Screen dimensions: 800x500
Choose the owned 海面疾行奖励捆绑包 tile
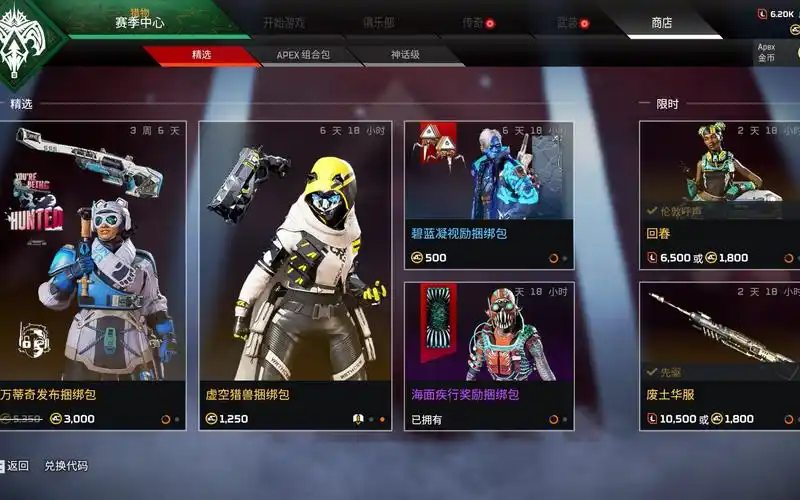click(x=489, y=355)
